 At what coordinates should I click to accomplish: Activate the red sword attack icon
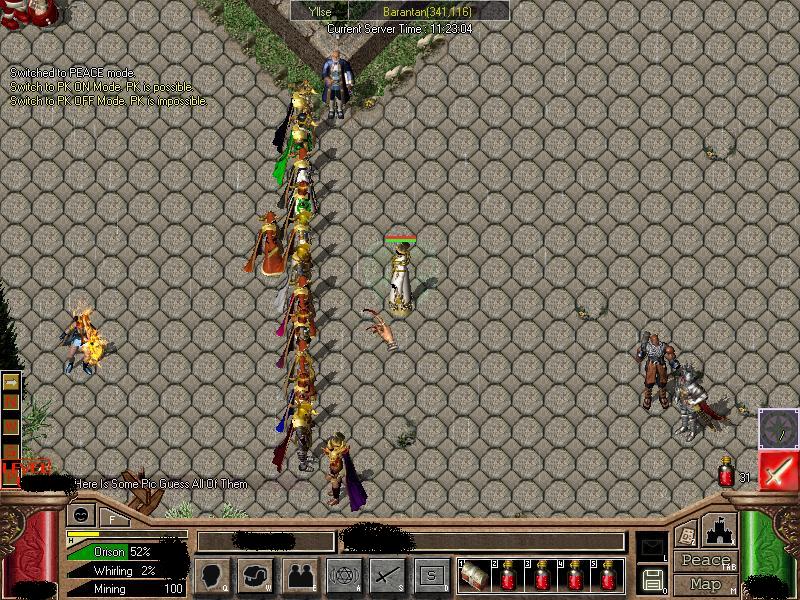point(778,469)
